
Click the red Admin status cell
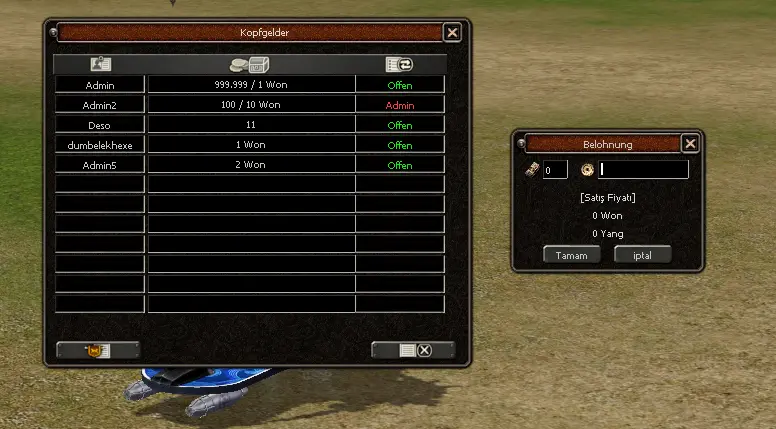click(x=400, y=105)
